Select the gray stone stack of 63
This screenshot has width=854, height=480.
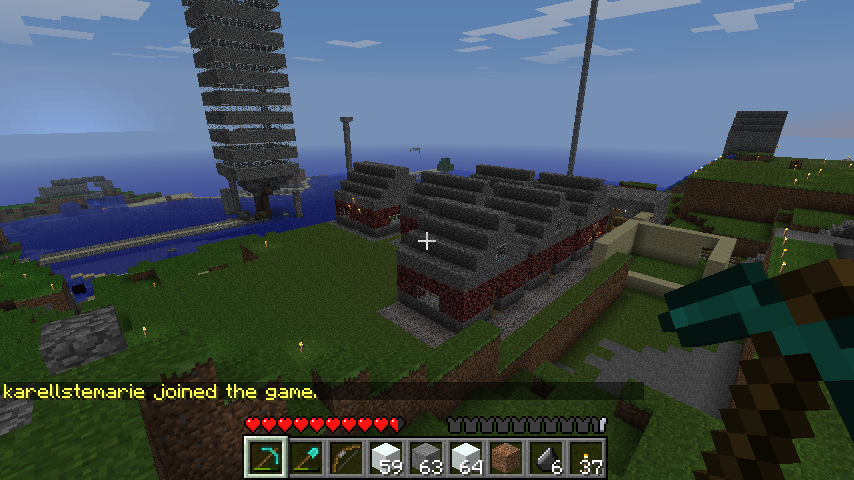click(426, 458)
